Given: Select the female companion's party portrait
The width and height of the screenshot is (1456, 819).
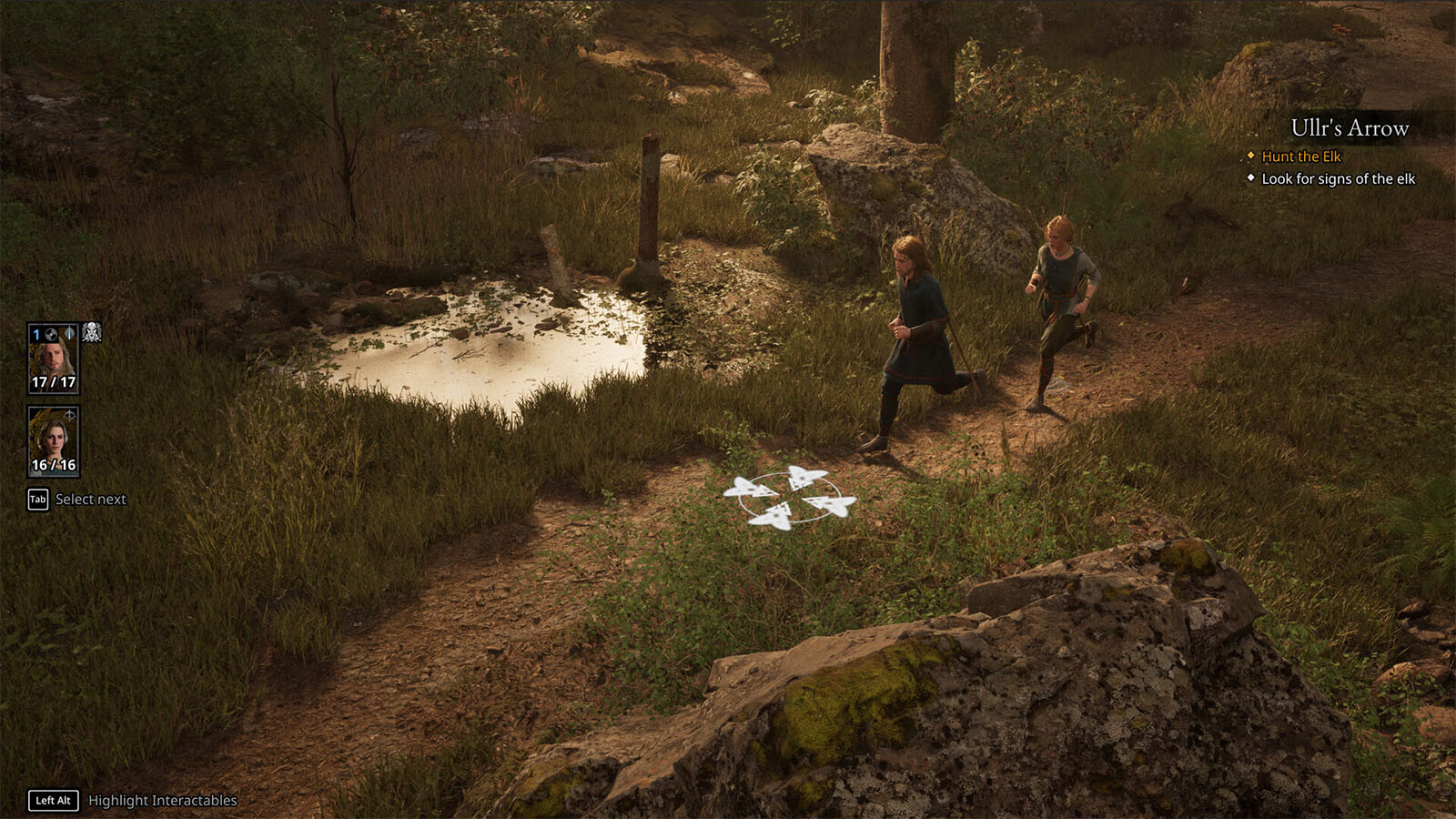Looking at the screenshot, I should point(54,440).
